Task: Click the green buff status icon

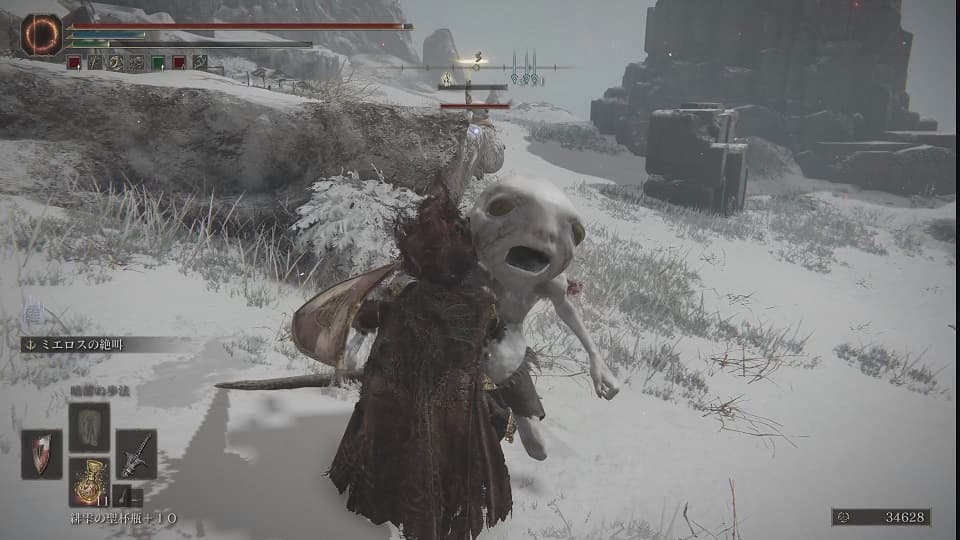Action: [158, 62]
